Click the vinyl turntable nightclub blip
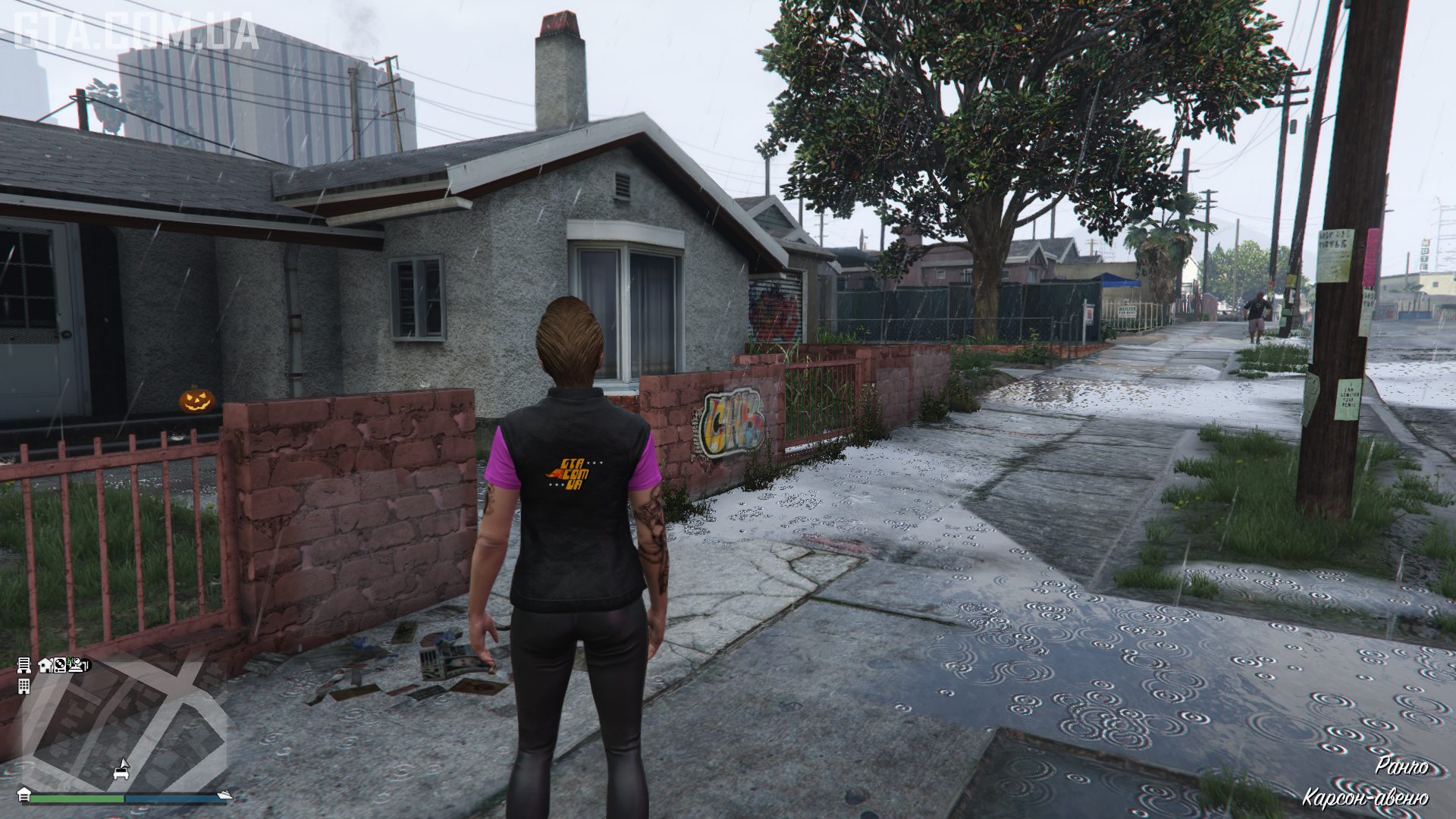The height and width of the screenshot is (819, 1456). [60, 665]
